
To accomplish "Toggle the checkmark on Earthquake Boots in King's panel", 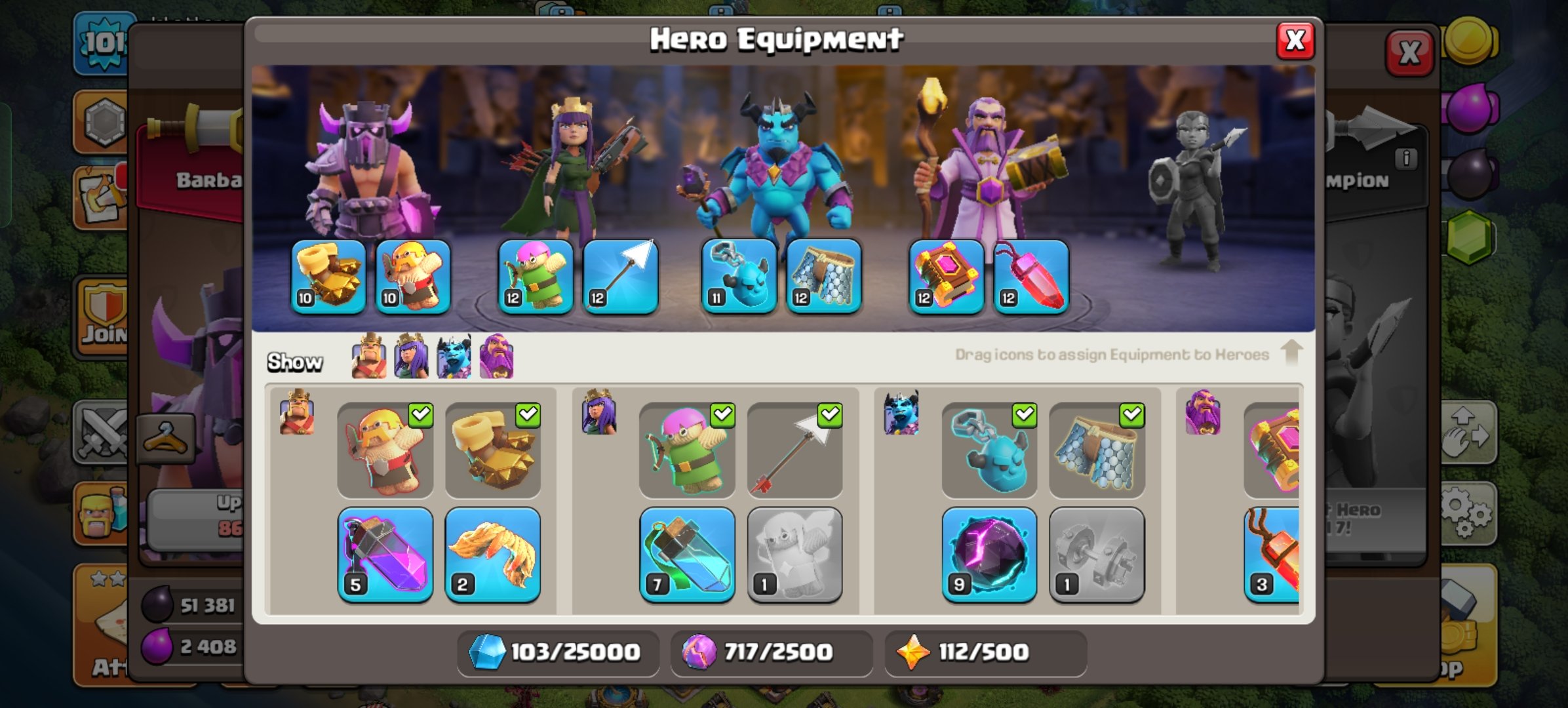I will pyautogui.click(x=528, y=414).
